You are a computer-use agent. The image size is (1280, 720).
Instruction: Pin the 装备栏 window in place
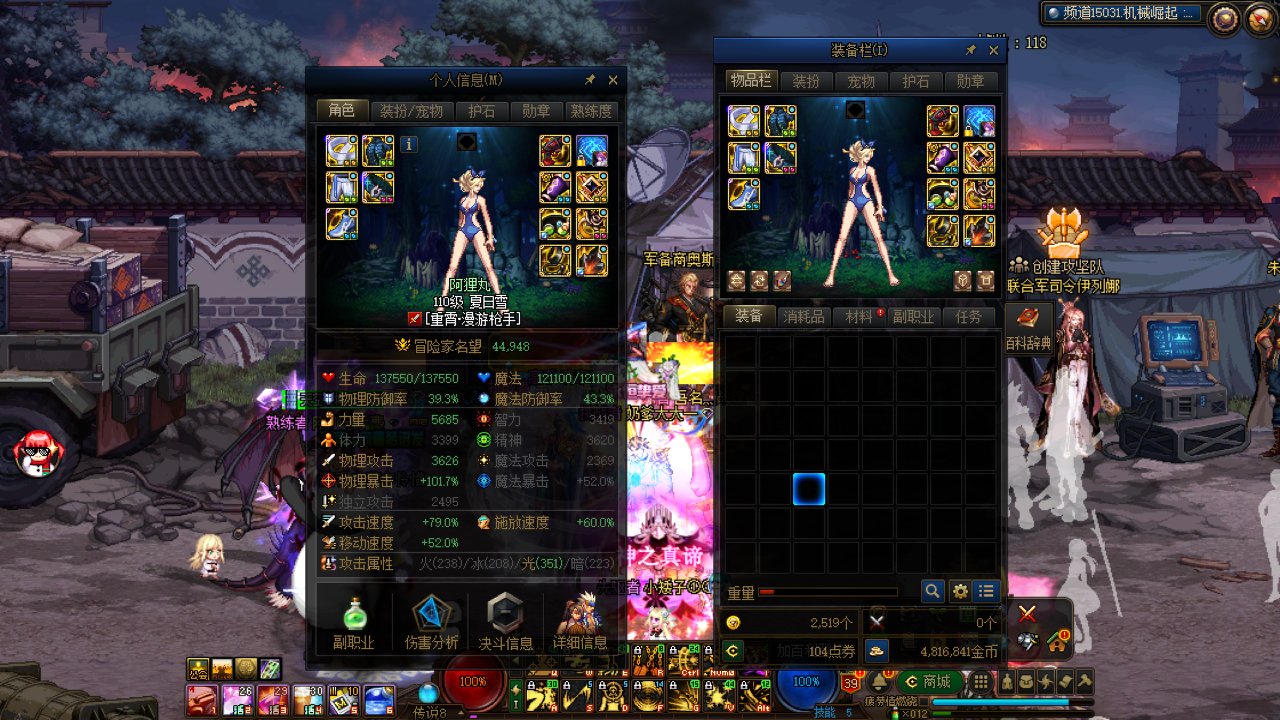[x=970, y=50]
